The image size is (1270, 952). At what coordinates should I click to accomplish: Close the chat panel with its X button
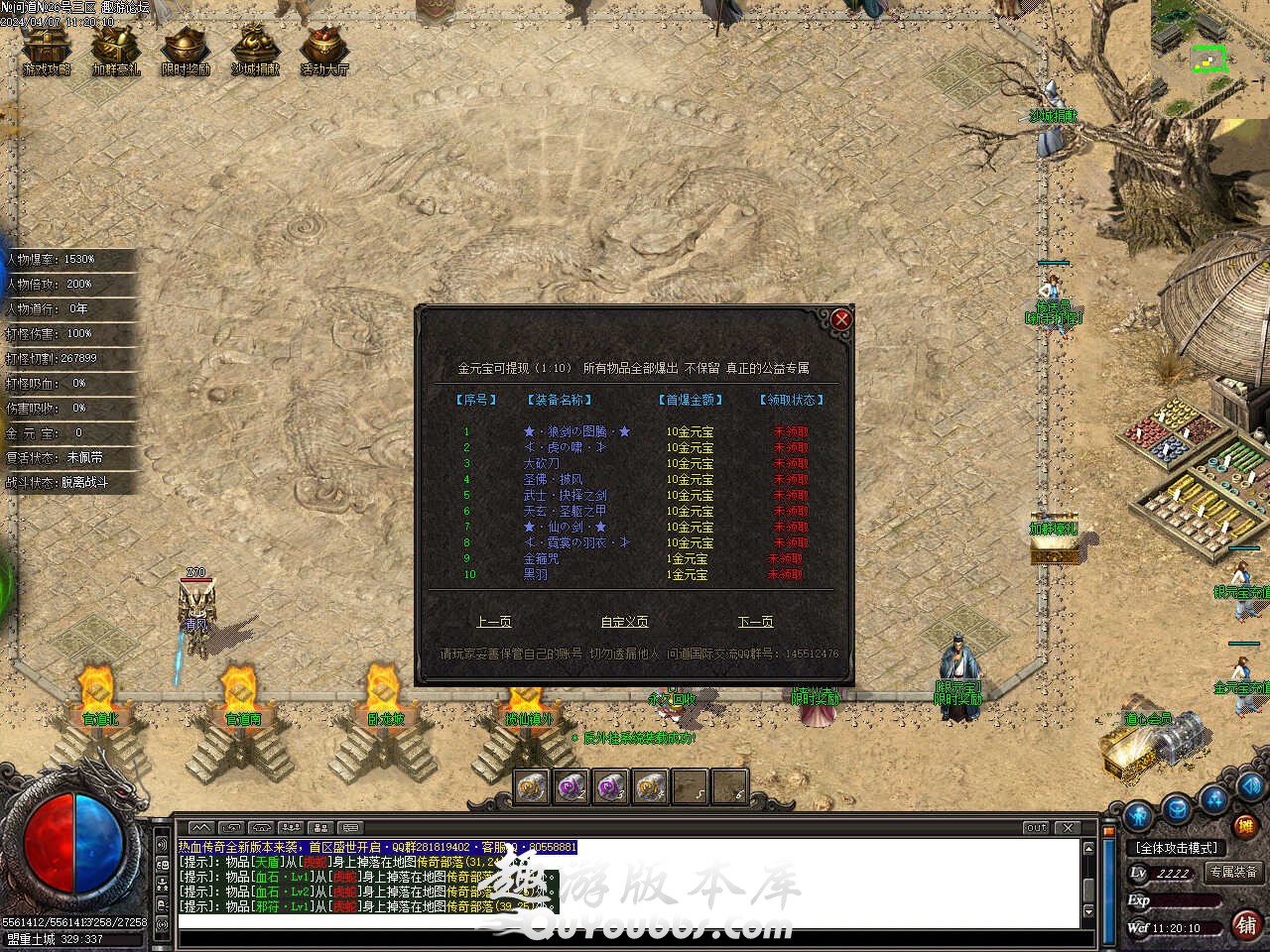pyautogui.click(x=1068, y=827)
